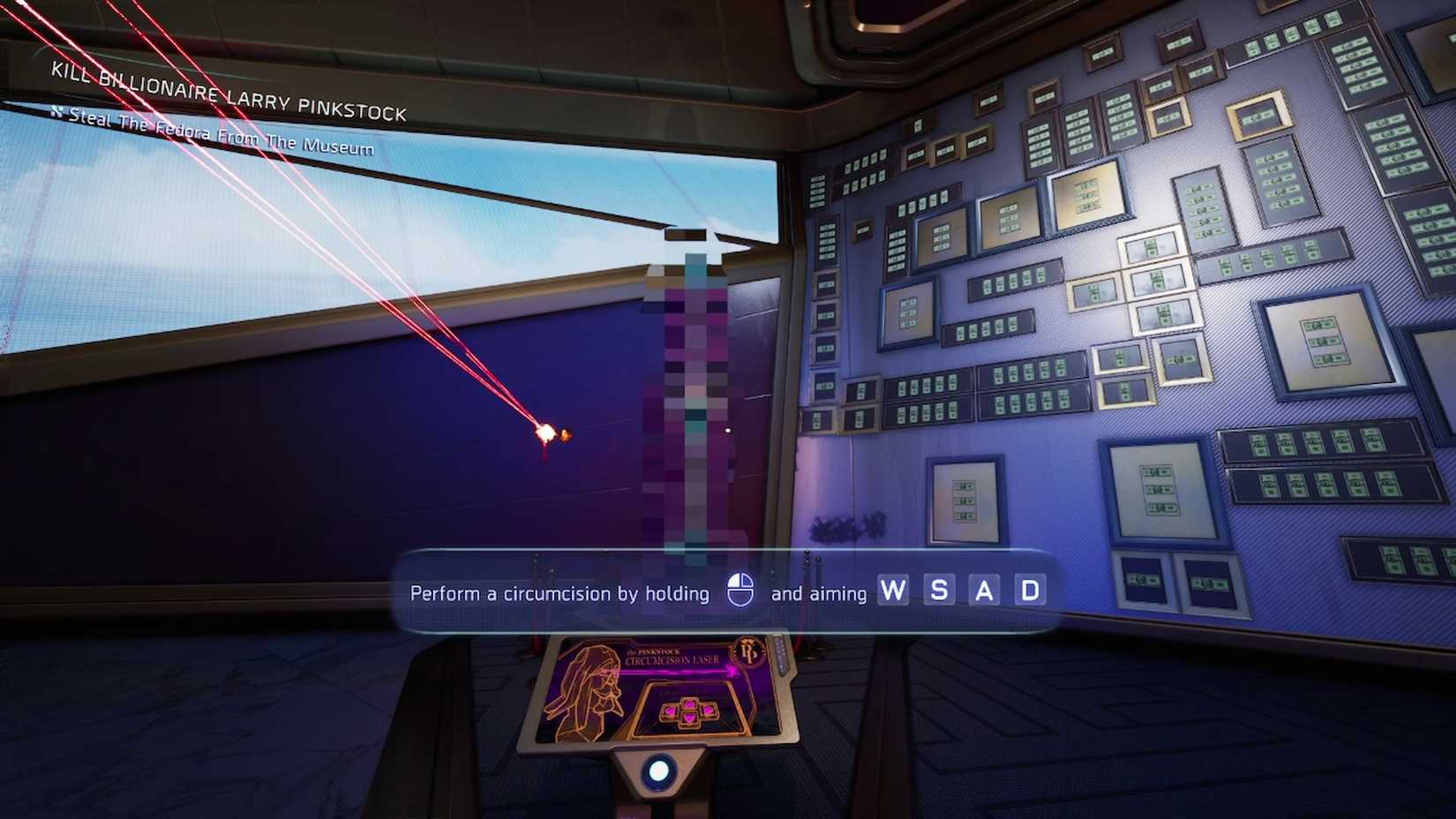Select the objective Steal The Fedora From The Museum
The height and width of the screenshot is (819, 1456).
point(221,136)
